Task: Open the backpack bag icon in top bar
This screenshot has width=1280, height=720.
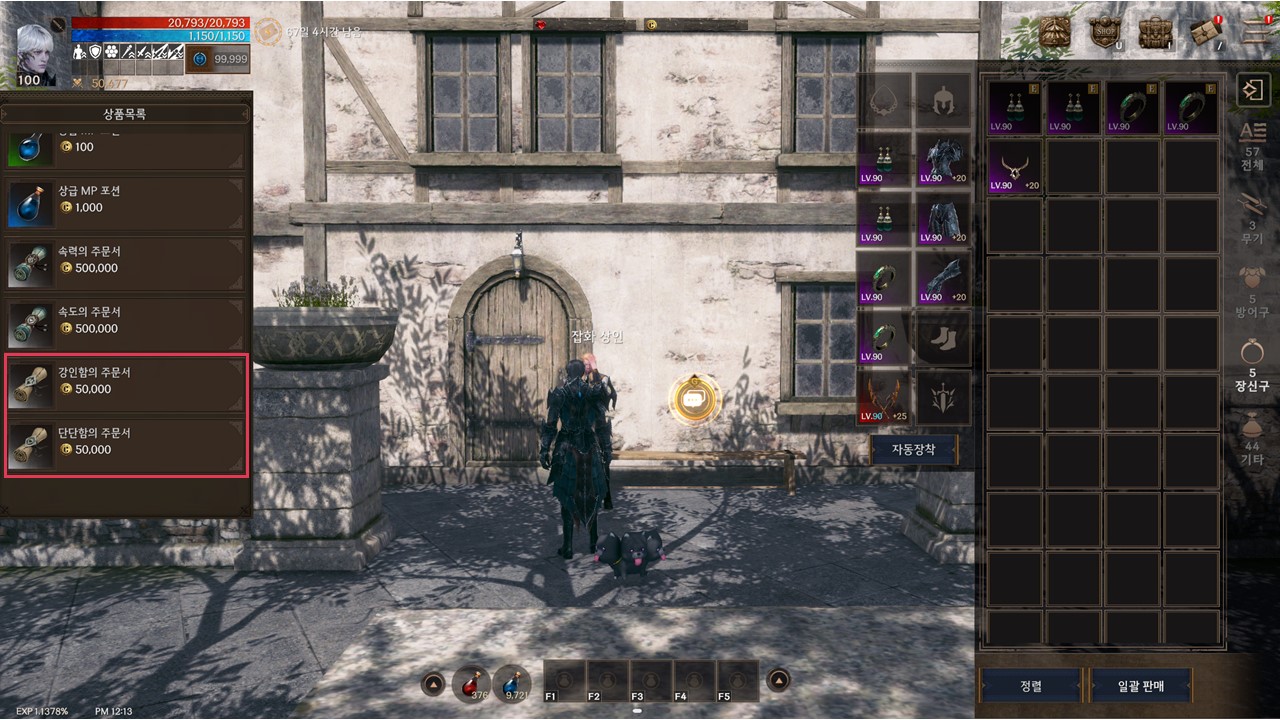Action: (1155, 33)
